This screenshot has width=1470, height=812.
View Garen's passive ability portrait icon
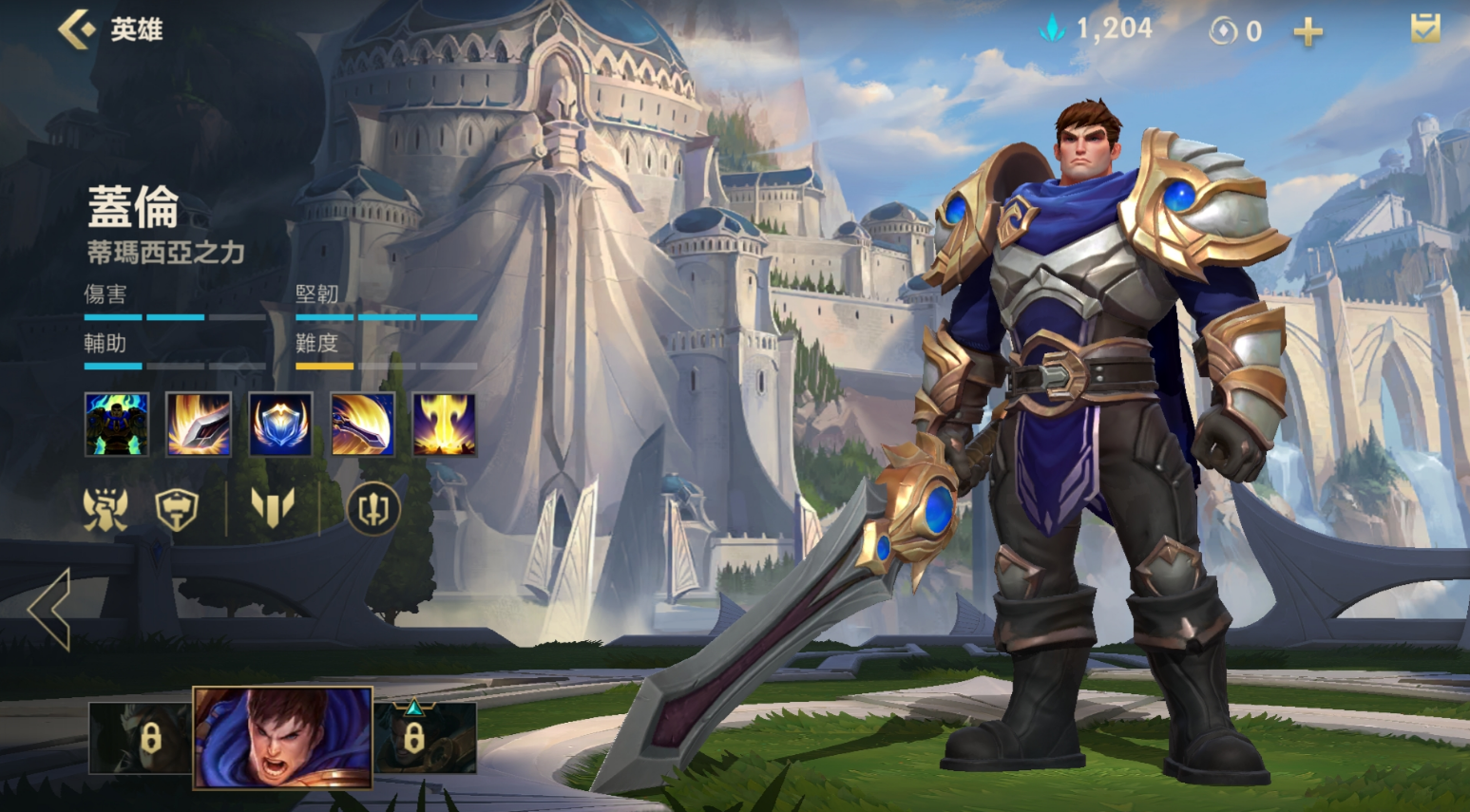(116, 424)
